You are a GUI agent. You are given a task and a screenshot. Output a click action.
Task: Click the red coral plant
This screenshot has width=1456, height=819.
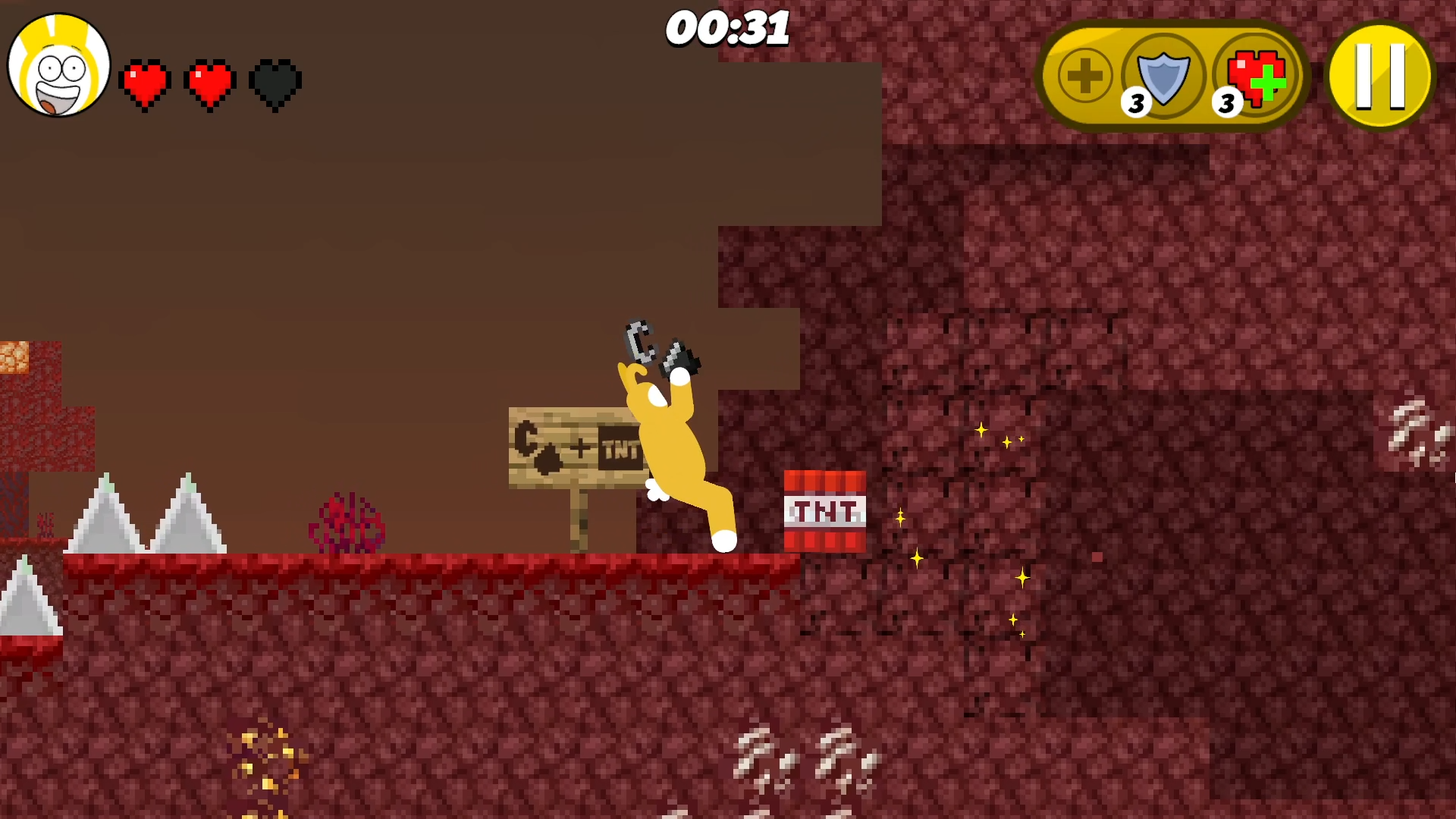point(347,523)
